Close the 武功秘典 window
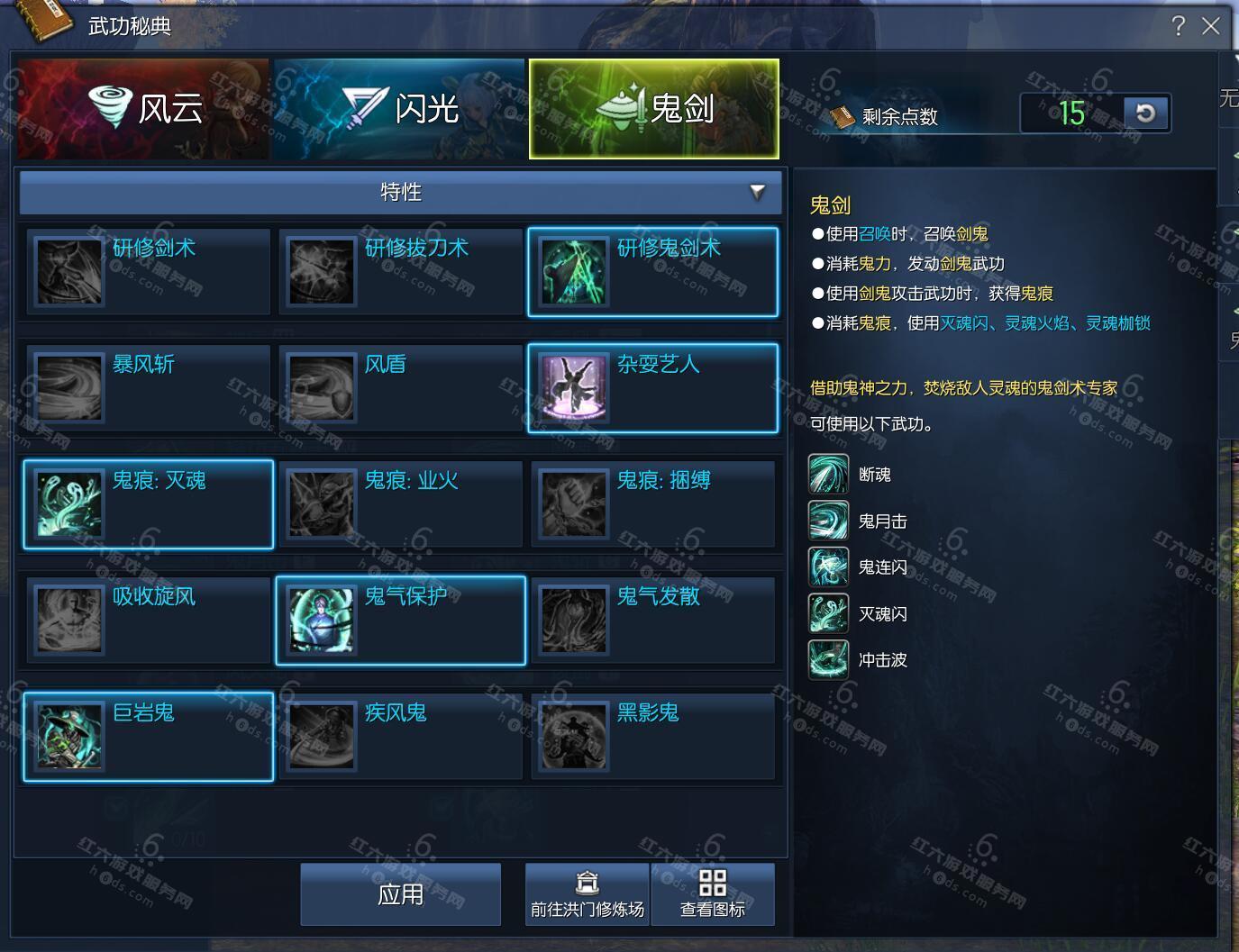 (x=1211, y=26)
